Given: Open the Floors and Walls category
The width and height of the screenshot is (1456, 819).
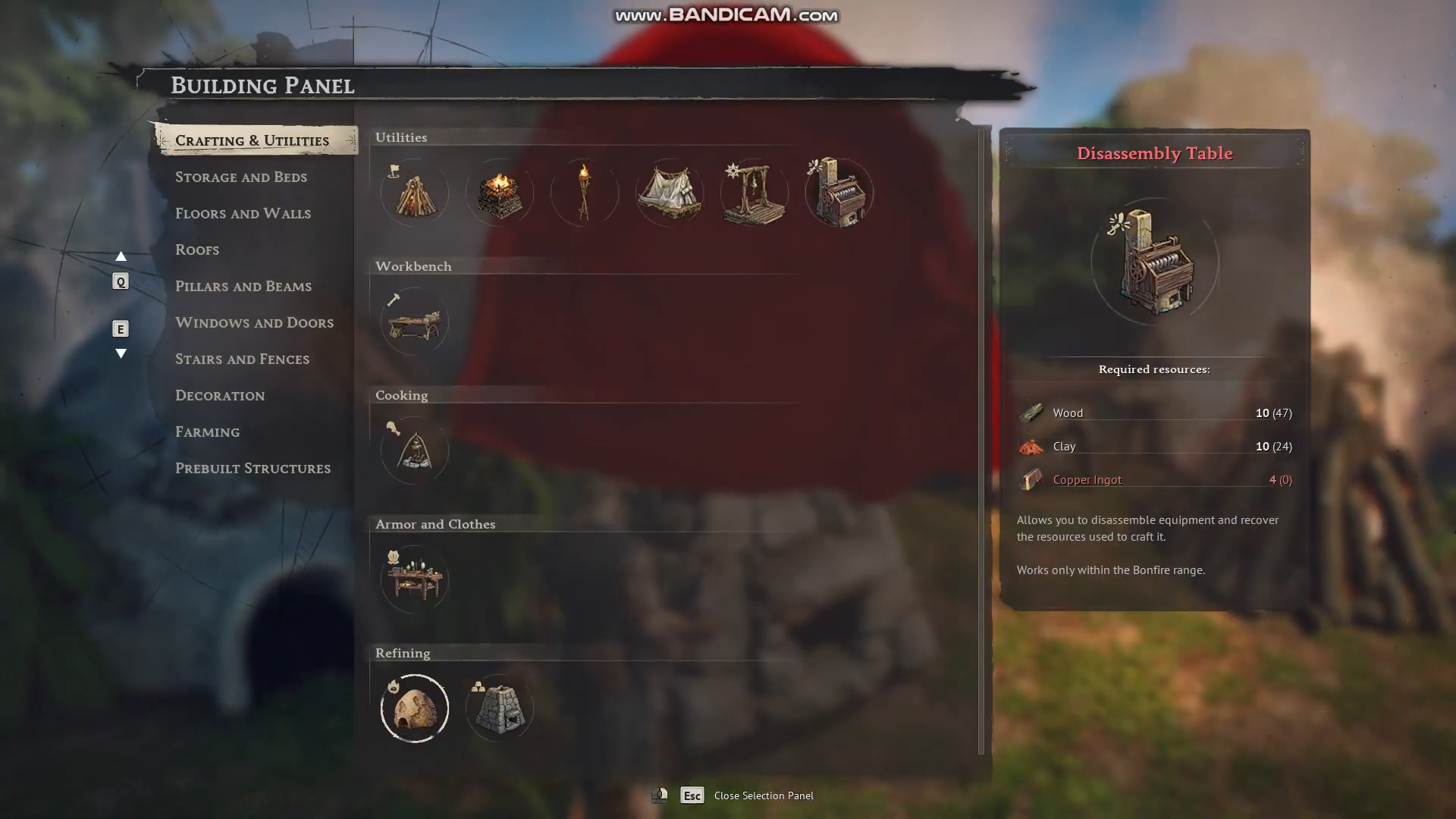Looking at the screenshot, I should pos(243,213).
